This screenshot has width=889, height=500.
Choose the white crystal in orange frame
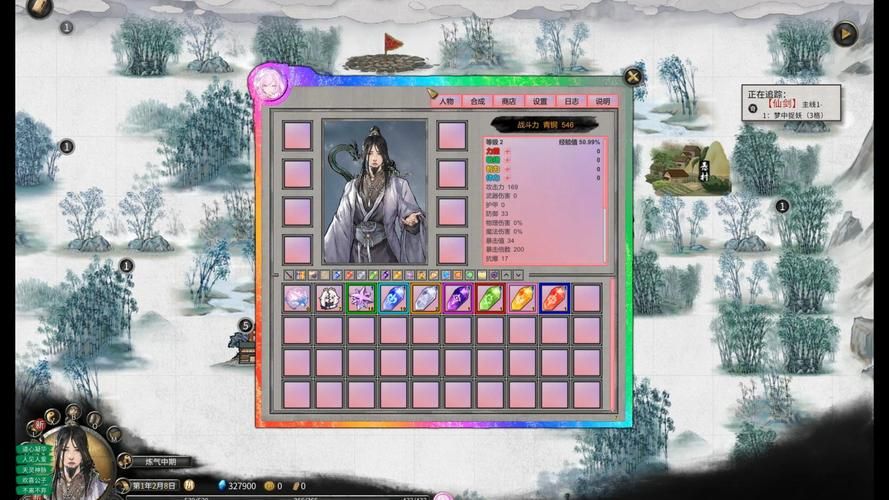point(426,298)
